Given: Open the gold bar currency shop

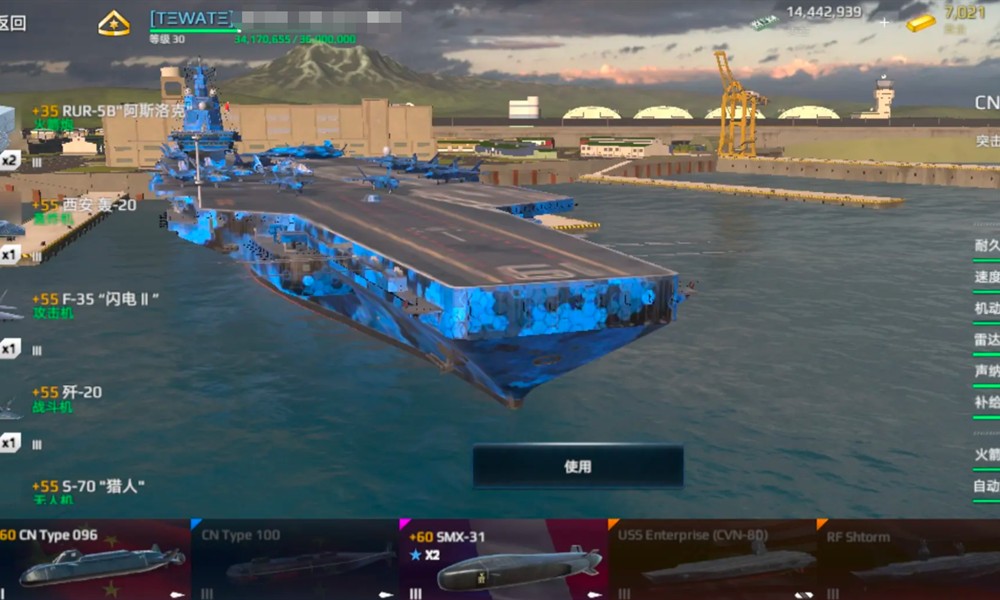Looking at the screenshot, I should tap(945, 18).
